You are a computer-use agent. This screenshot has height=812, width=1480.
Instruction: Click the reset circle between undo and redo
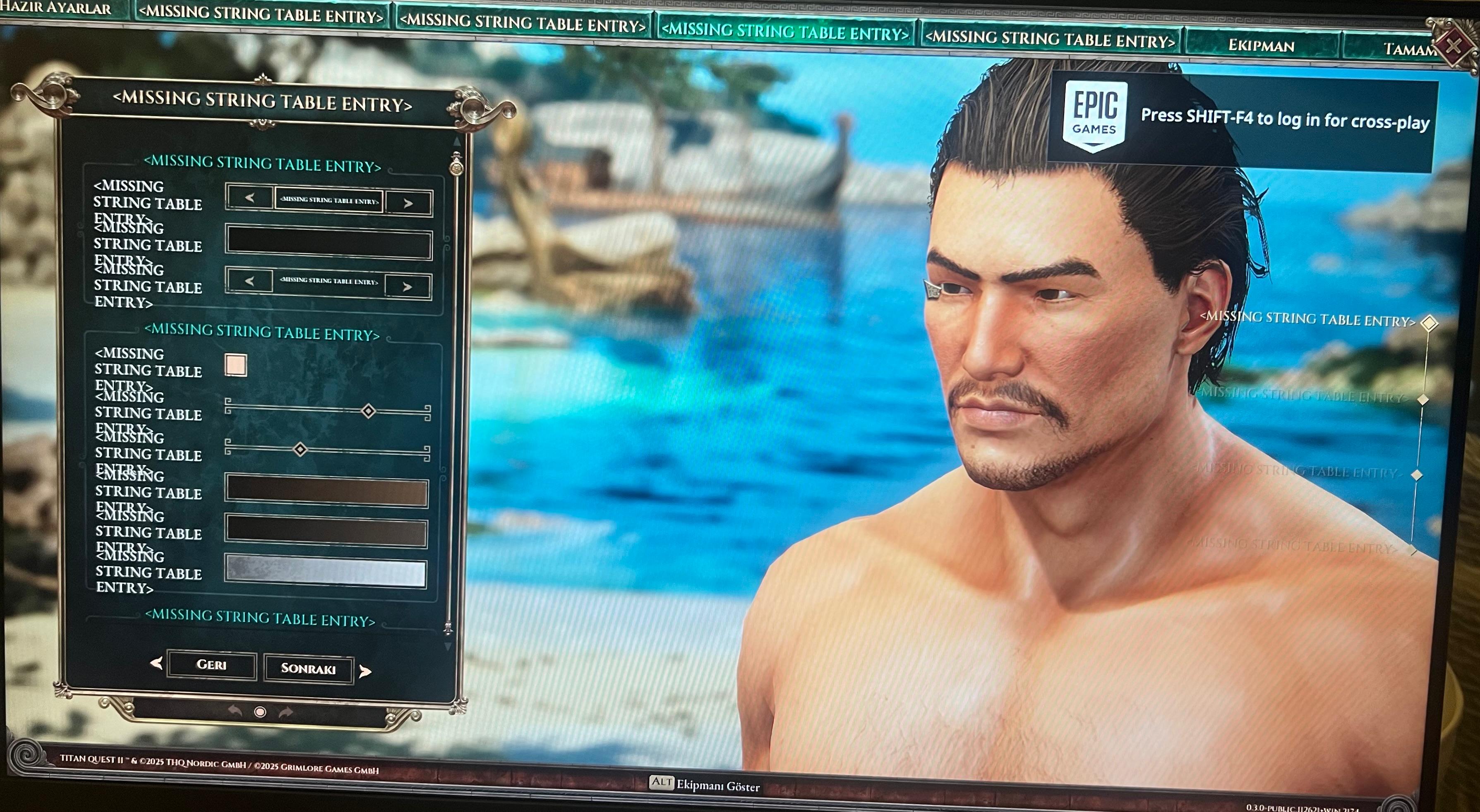pyautogui.click(x=260, y=712)
